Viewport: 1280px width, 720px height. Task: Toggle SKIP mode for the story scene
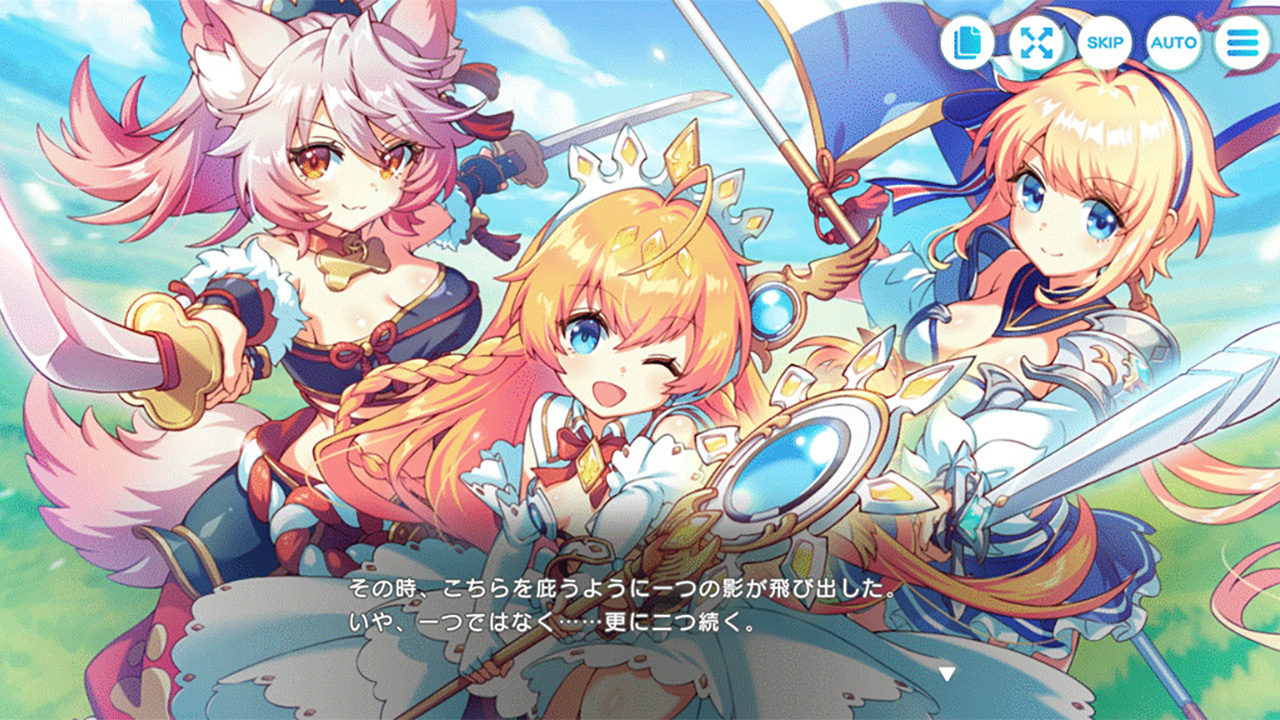point(1106,43)
